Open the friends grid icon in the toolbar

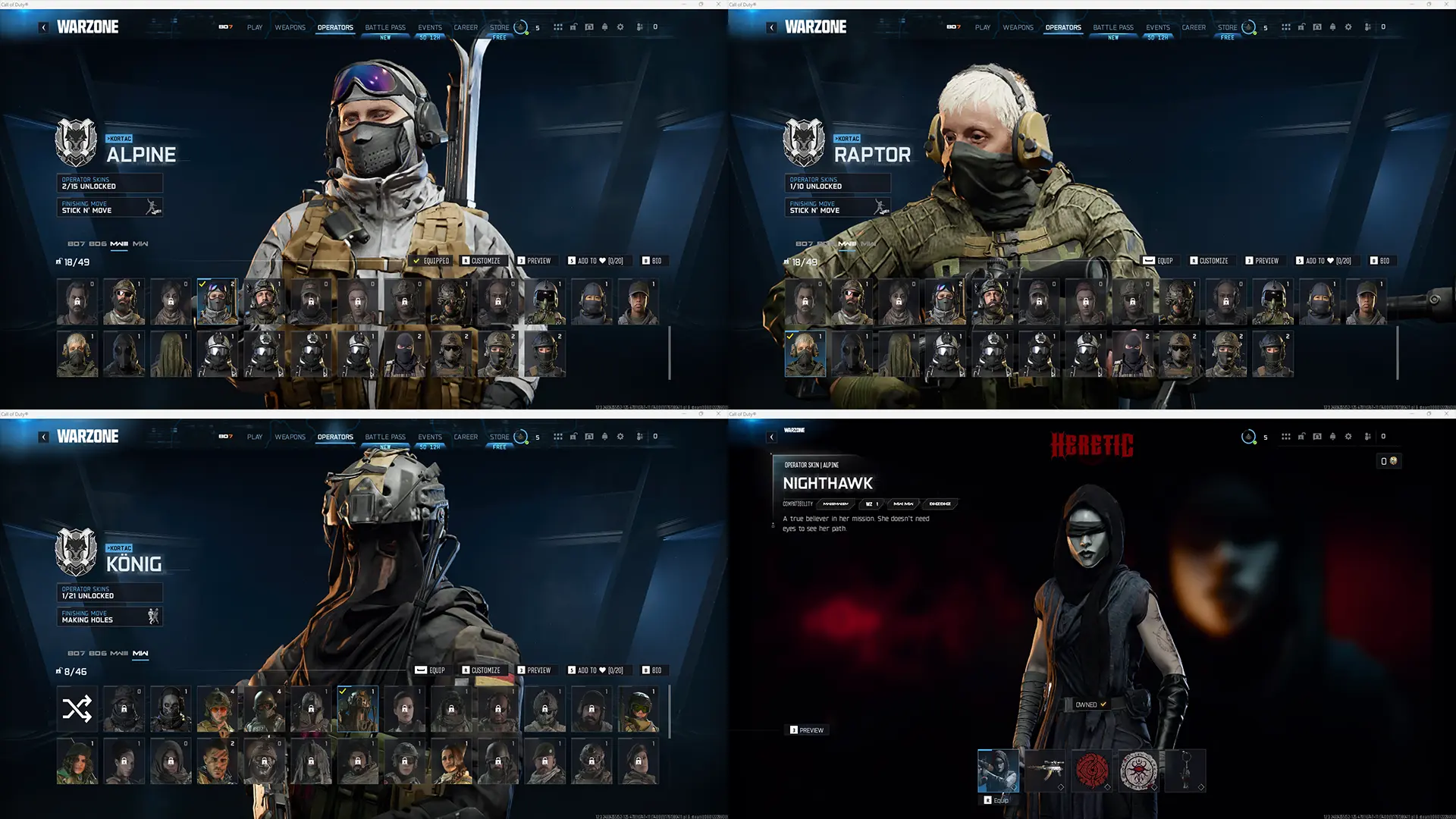point(558,27)
